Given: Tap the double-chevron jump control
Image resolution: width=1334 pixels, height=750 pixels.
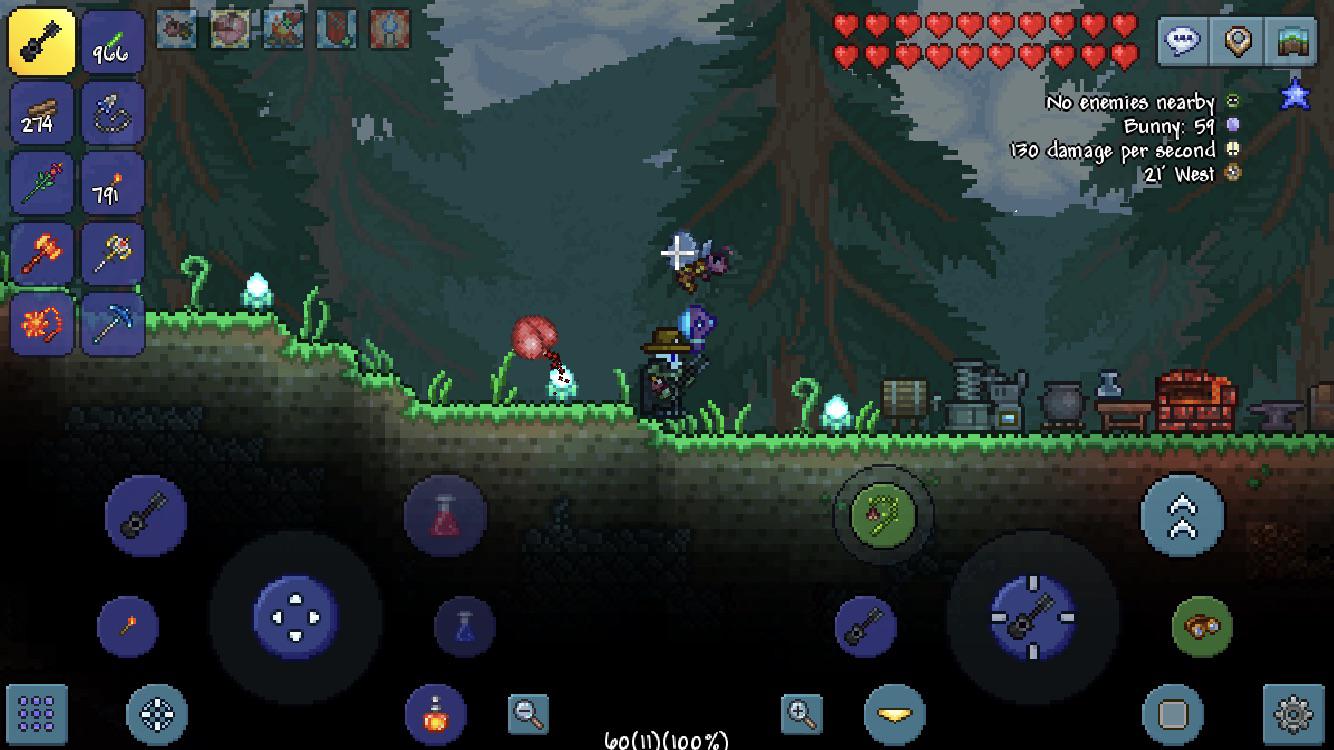Looking at the screenshot, I should [x=1183, y=513].
